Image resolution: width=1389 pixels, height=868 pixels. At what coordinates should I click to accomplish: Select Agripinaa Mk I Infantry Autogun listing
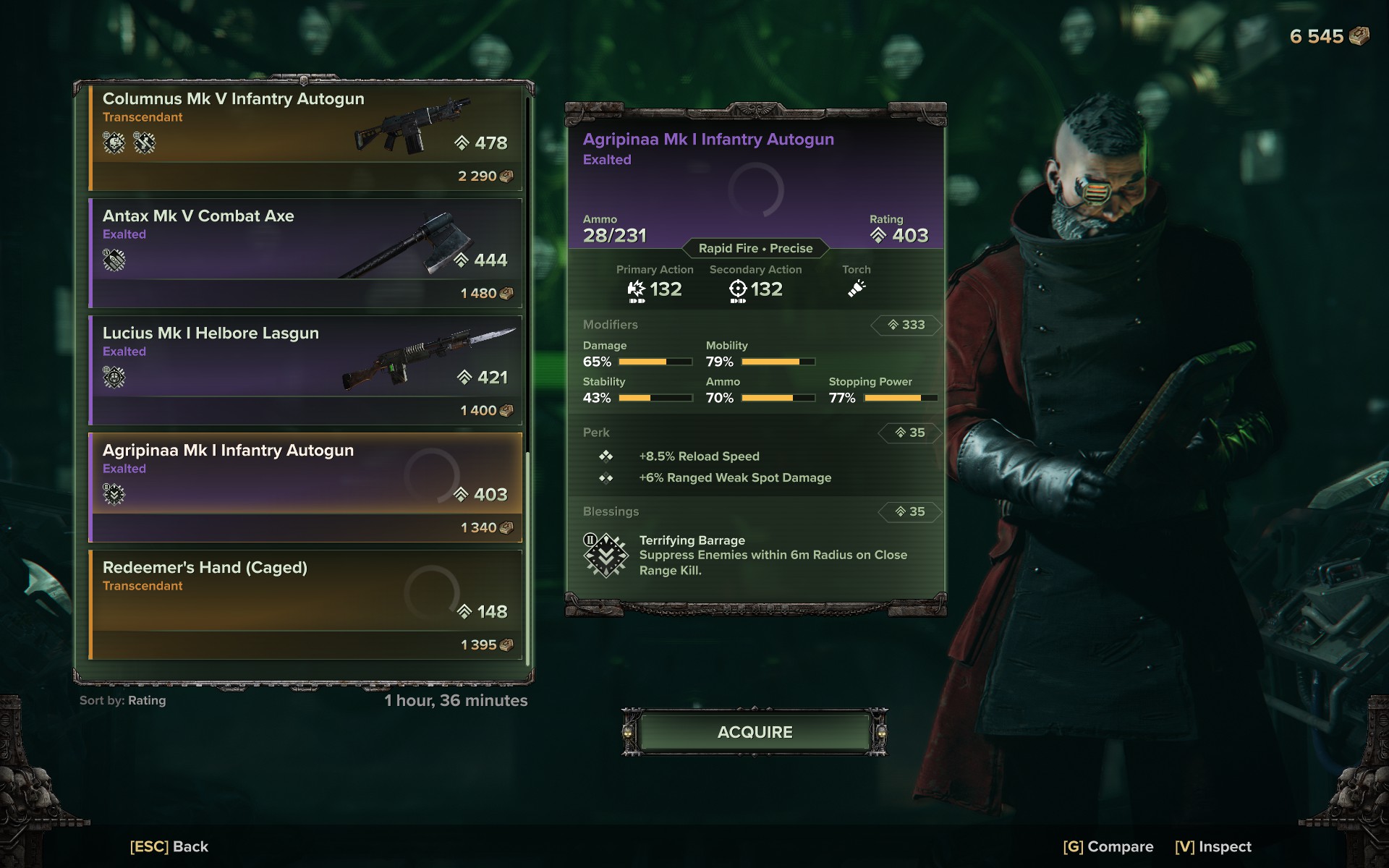tap(305, 488)
